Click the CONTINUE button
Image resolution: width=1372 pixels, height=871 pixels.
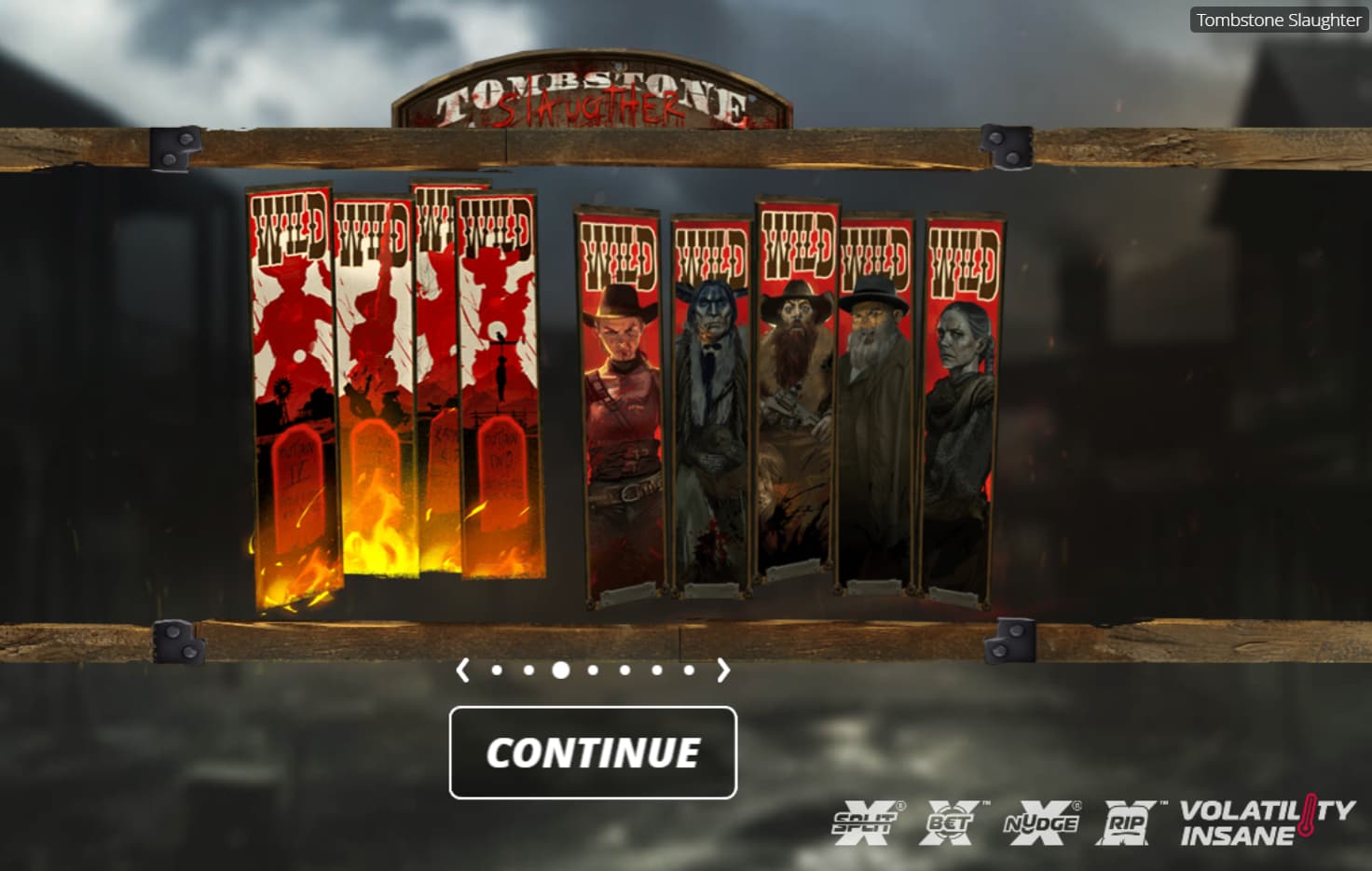pos(593,753)
